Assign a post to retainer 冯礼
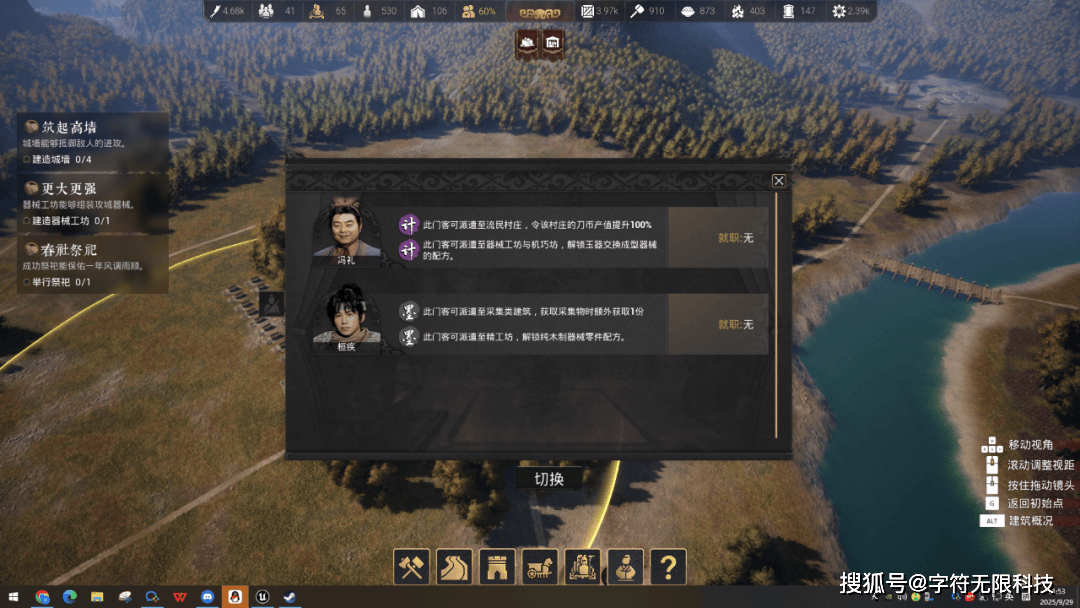Screen dimensions: 1080x608 click(x=735, y=238)
